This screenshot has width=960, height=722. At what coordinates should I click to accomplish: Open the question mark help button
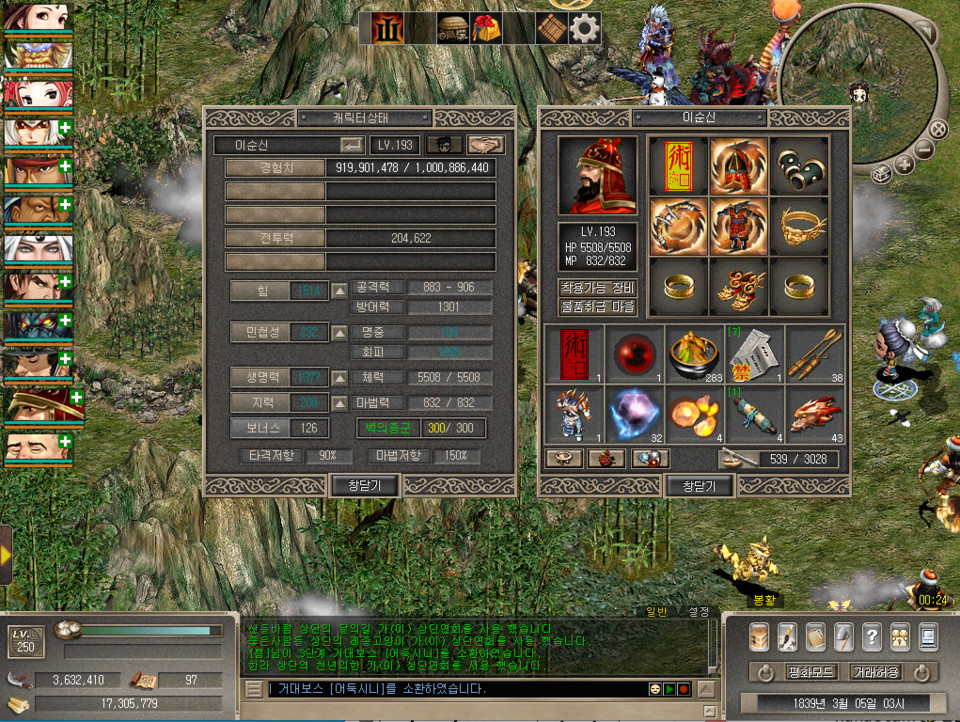(x=872, y=636)
